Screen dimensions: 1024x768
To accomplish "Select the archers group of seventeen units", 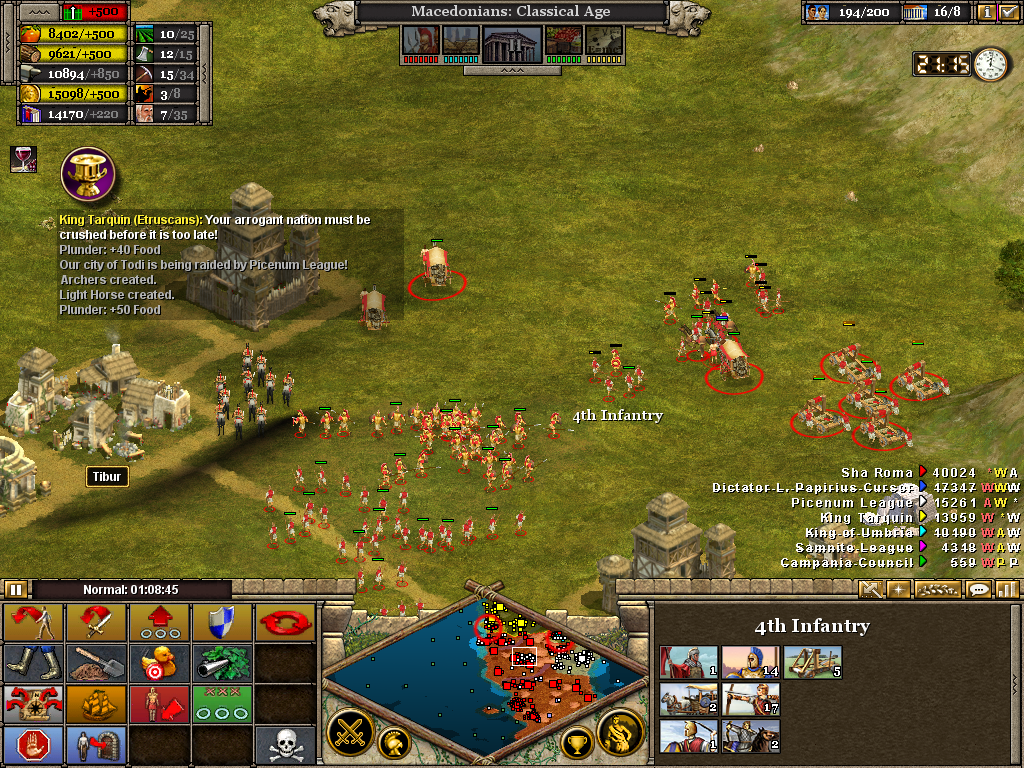I will [x=750, y=699].
